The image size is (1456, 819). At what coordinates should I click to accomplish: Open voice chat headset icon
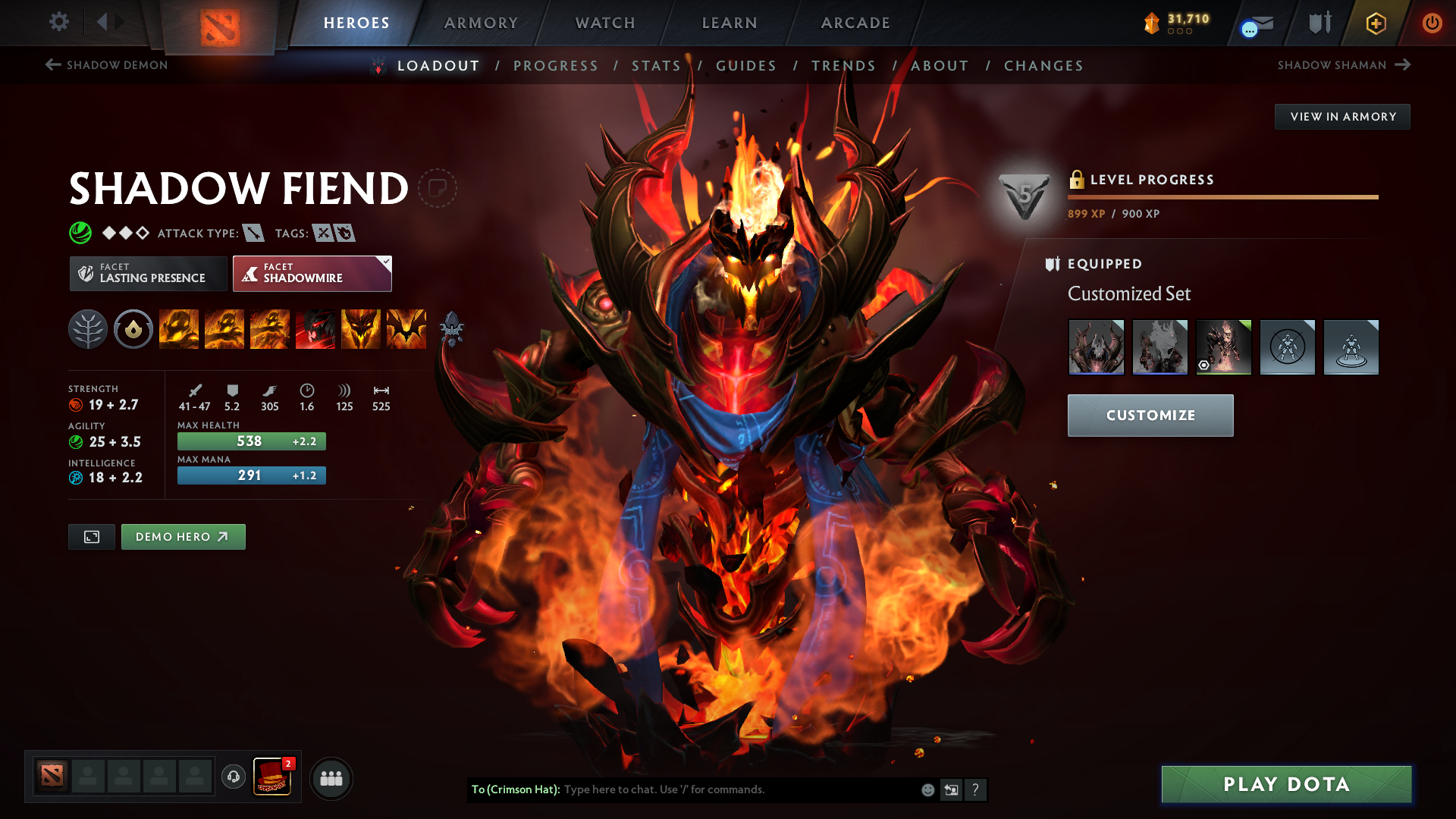233,777
